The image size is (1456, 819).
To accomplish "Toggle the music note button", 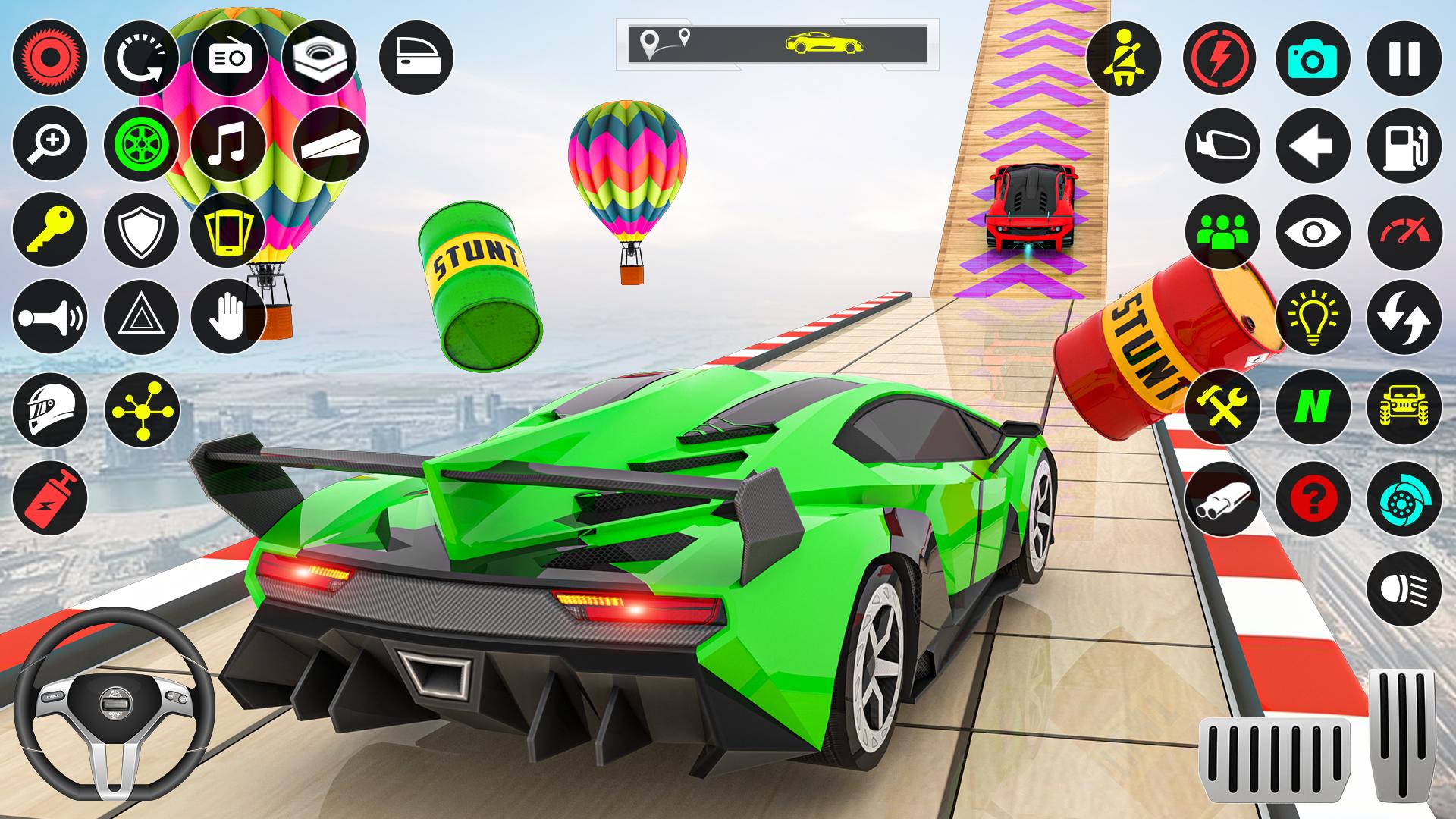I will coord(228,145).
